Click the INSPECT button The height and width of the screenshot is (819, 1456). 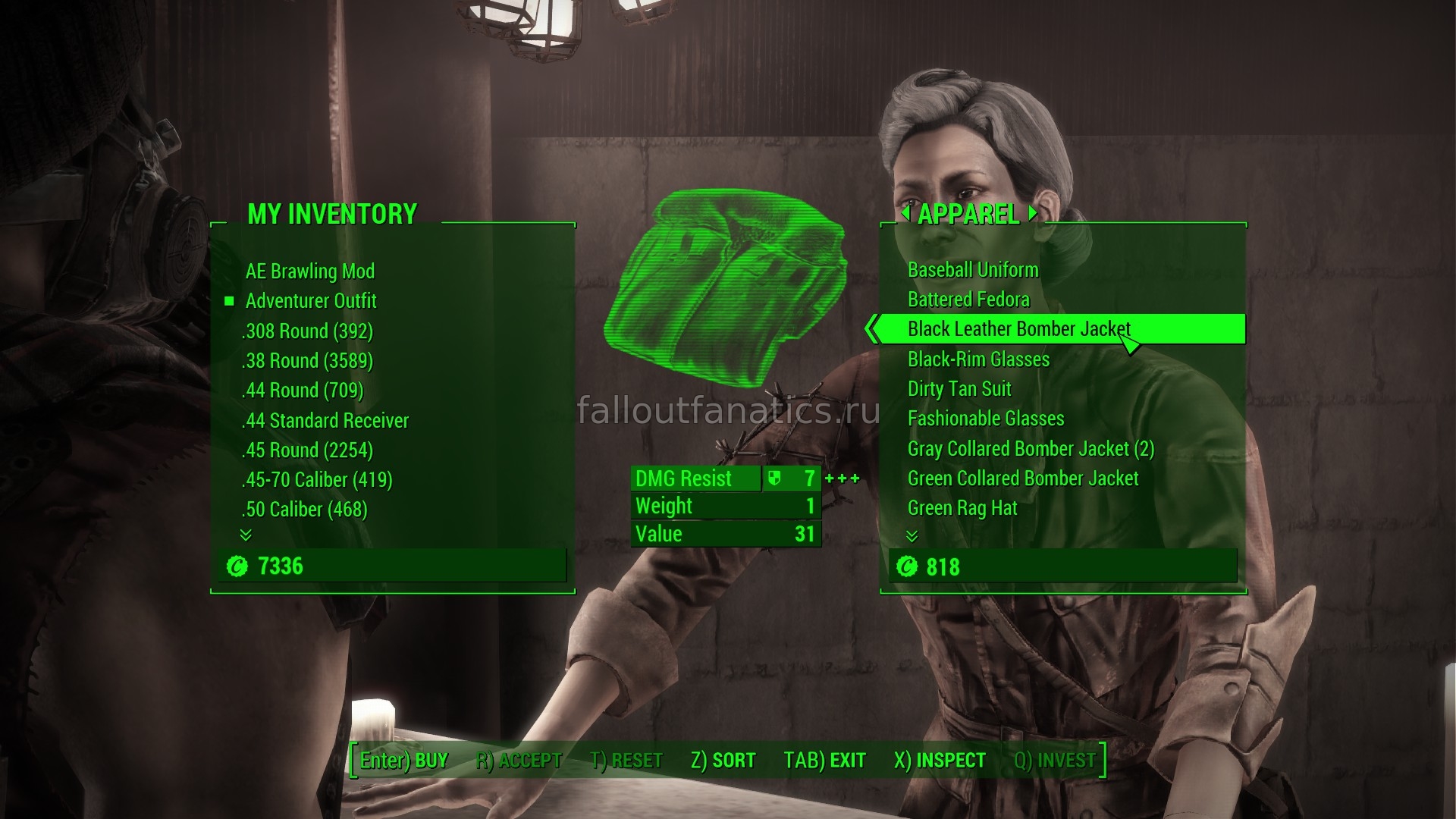[940, 760]
